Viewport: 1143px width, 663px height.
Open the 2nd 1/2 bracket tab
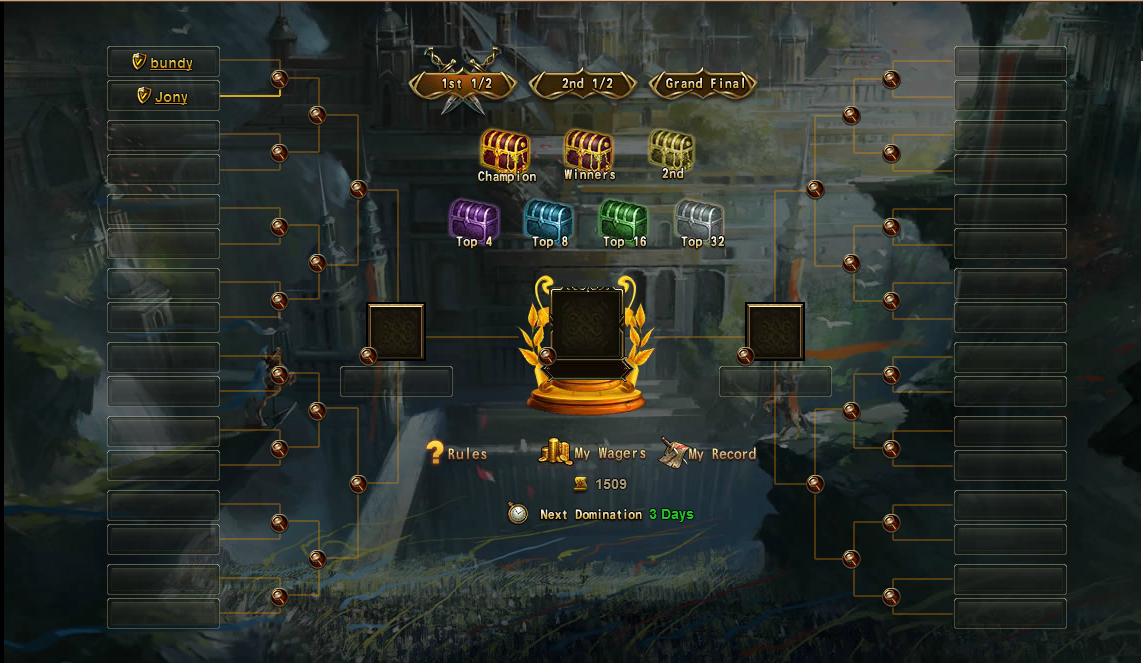pyautogui.click(x=586, y=84)
